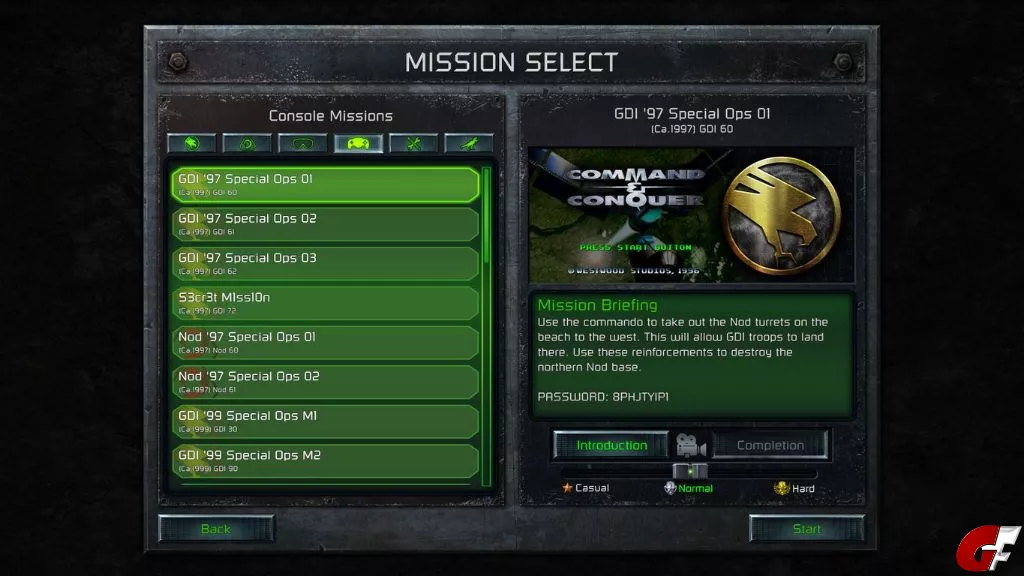
Task: Select the S3cr3t M1ss10n entry
Action: point(325,303)
